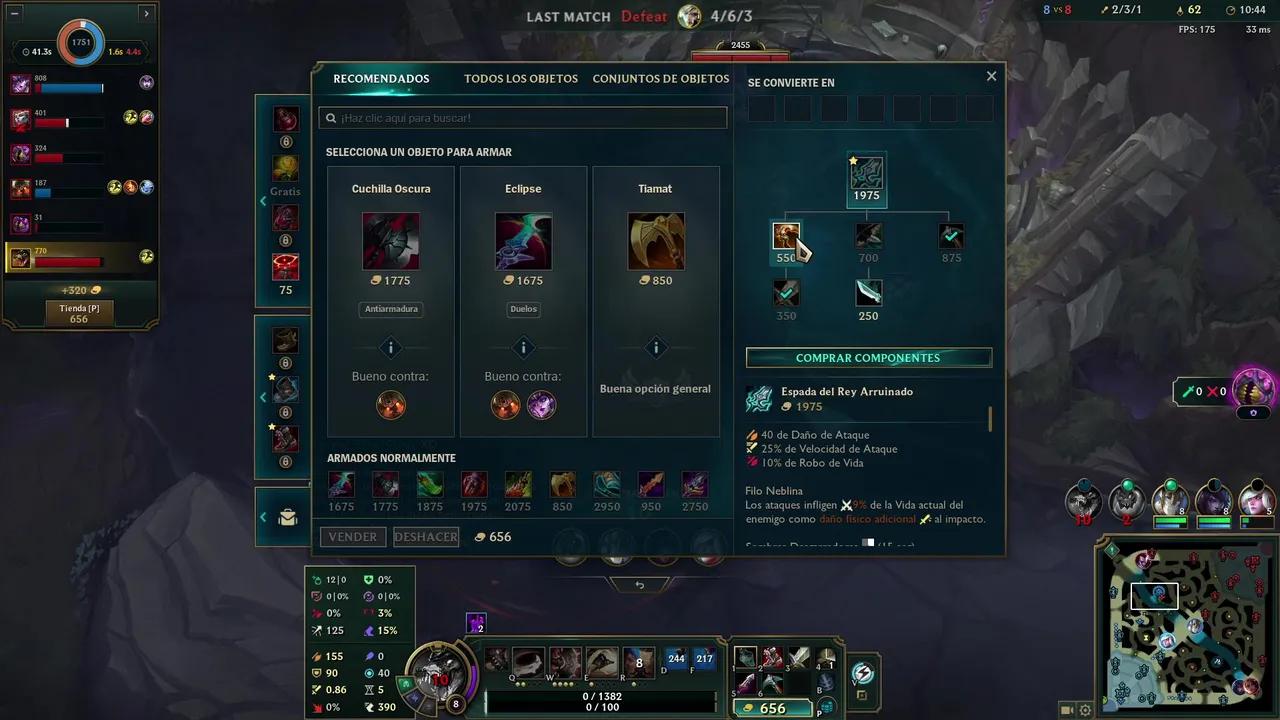Open the Todos los Objetos tab
Screen dimensions: 1280x720
(520, 79)
